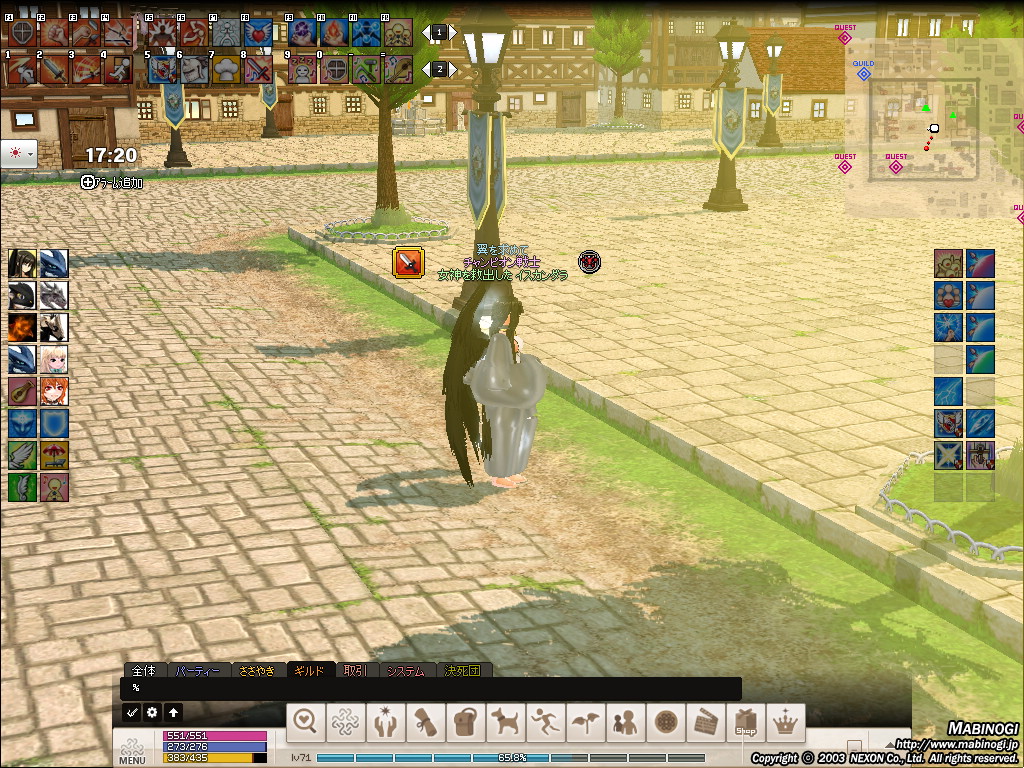Use the heart with wings skill
Screen dimensions: 1024x768
pyautogui.click(x=260, y=32)
